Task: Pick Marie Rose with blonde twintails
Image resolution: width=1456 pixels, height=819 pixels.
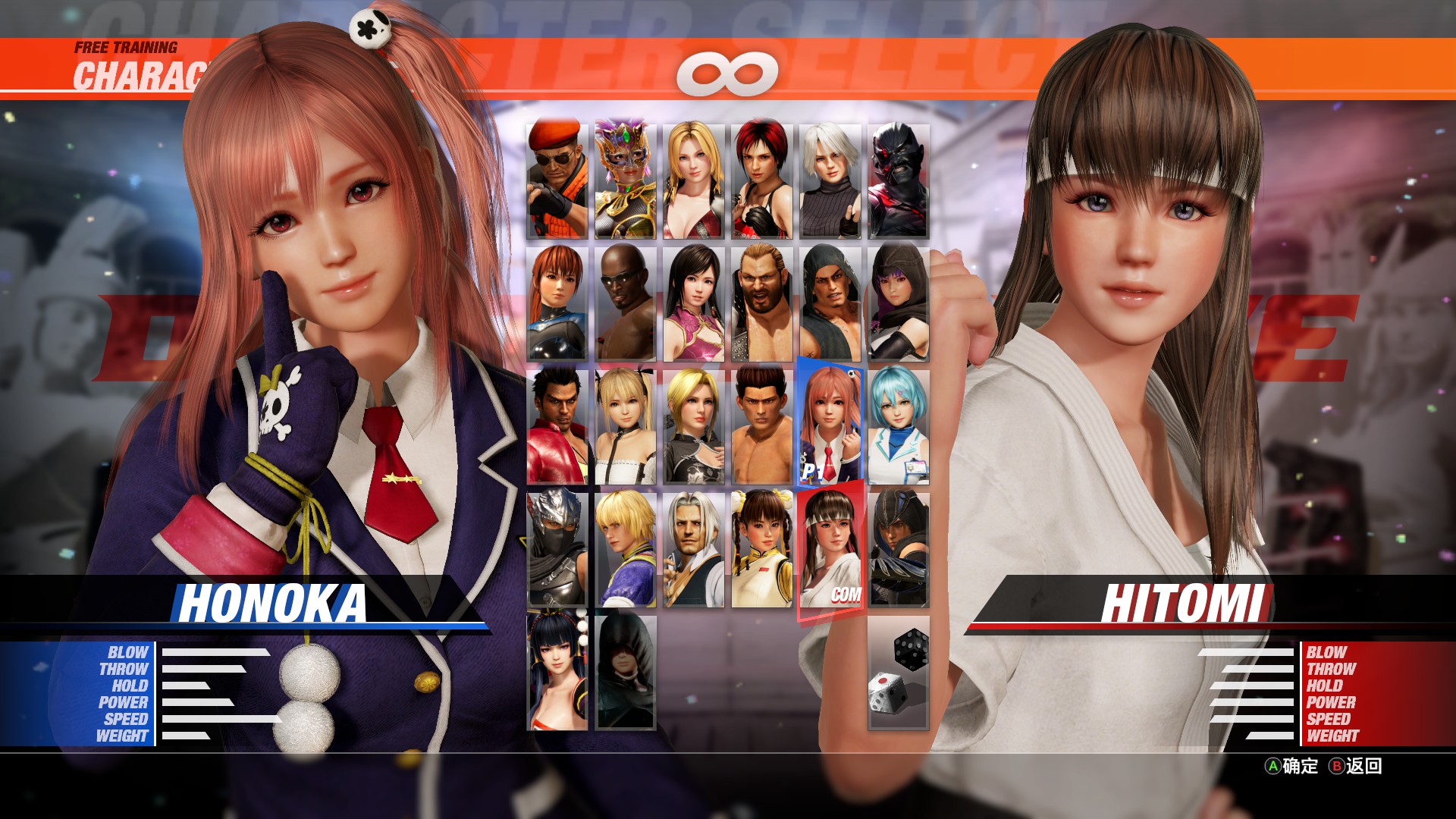Action: 626,426
